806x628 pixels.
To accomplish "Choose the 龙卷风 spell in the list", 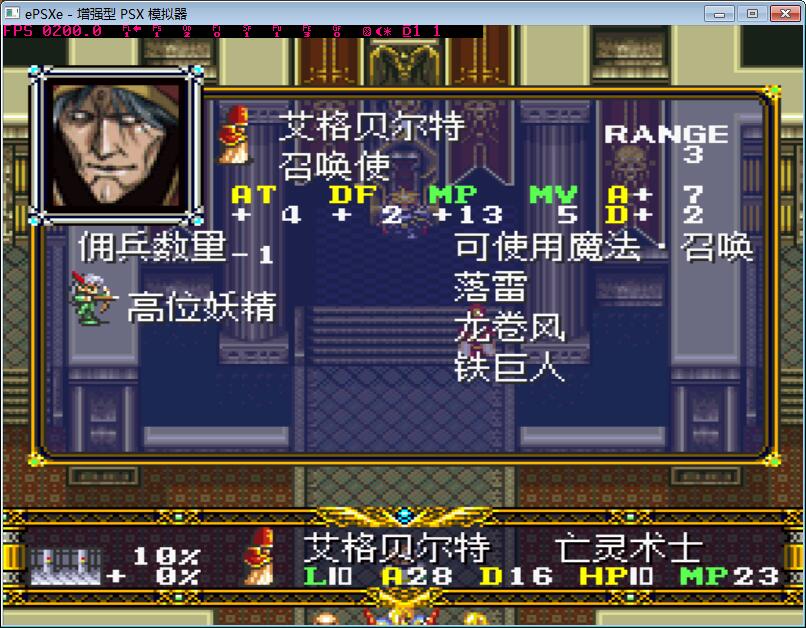I will [509, 327].
